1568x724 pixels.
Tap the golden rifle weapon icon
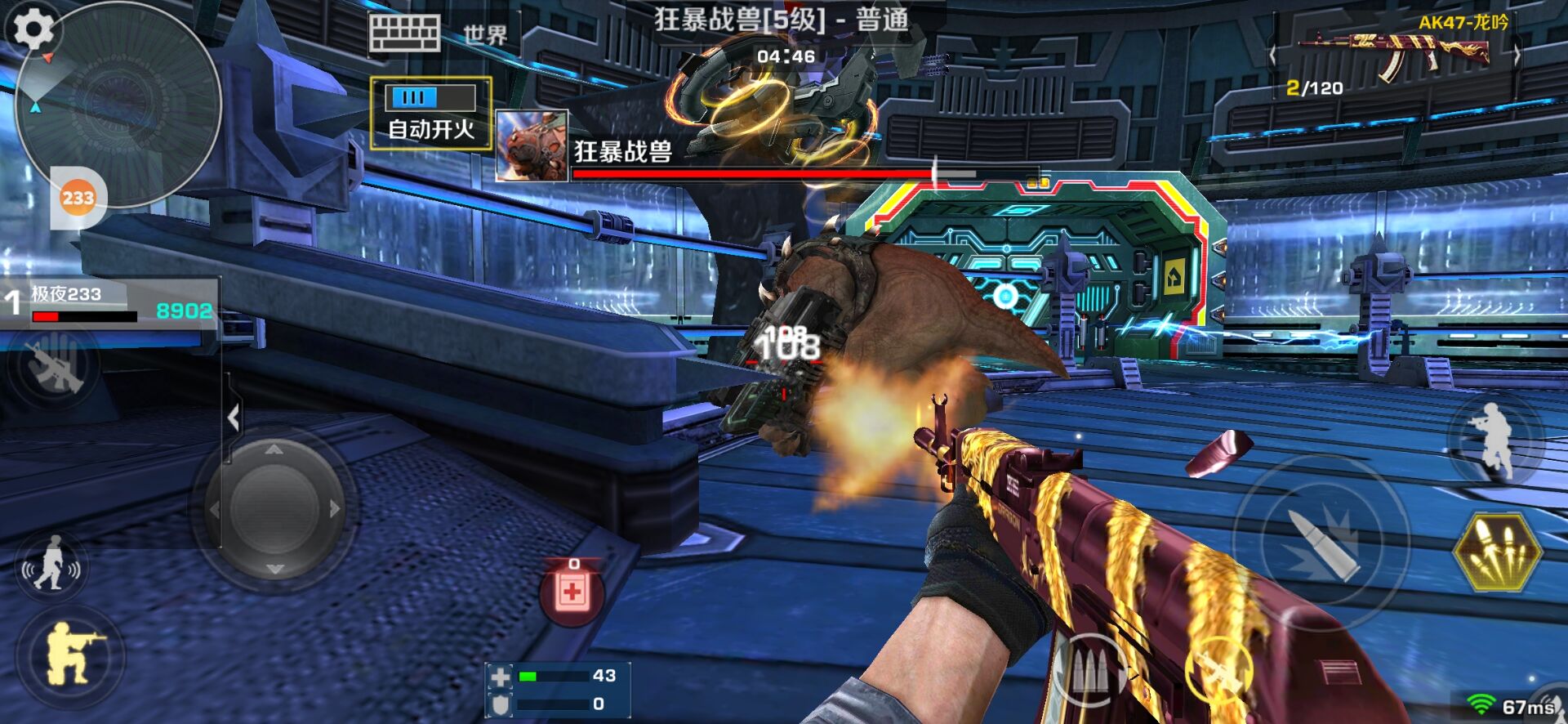(x=1219, y=672)
